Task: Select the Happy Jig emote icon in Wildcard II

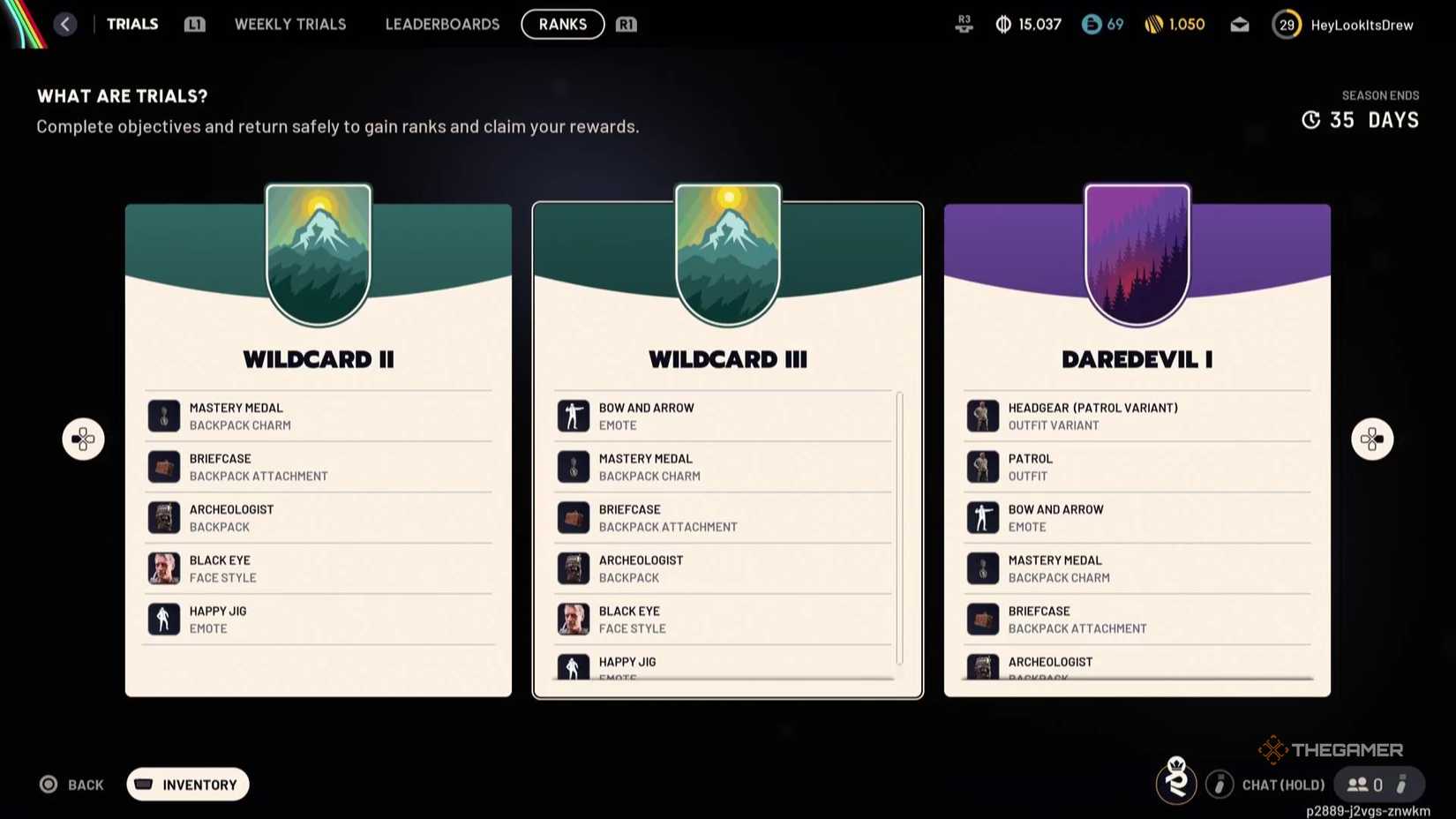Action: (x=163, y=618)
